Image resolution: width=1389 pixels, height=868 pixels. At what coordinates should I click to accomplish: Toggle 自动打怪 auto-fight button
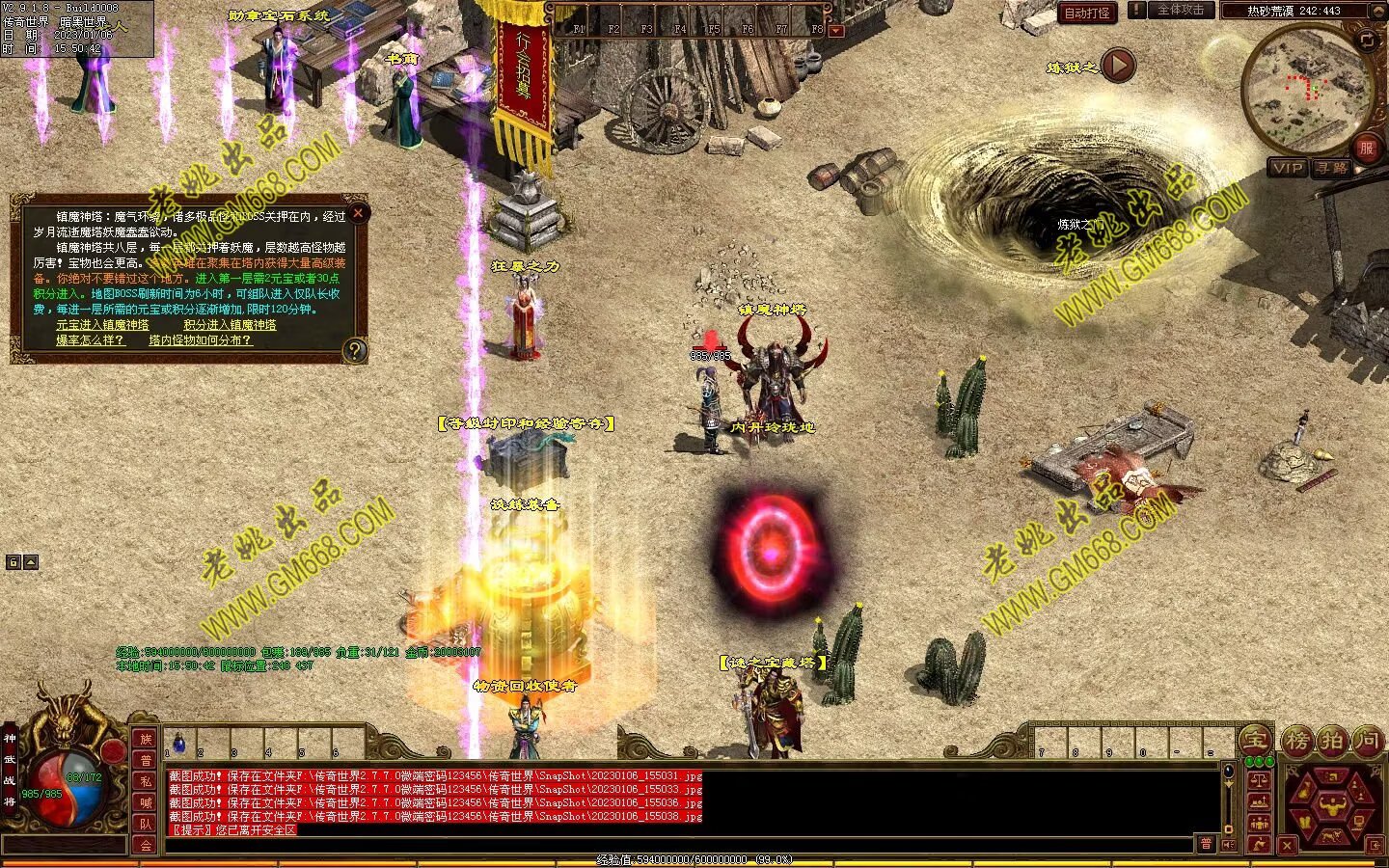pyautogui.click(x=1086, y=13)
